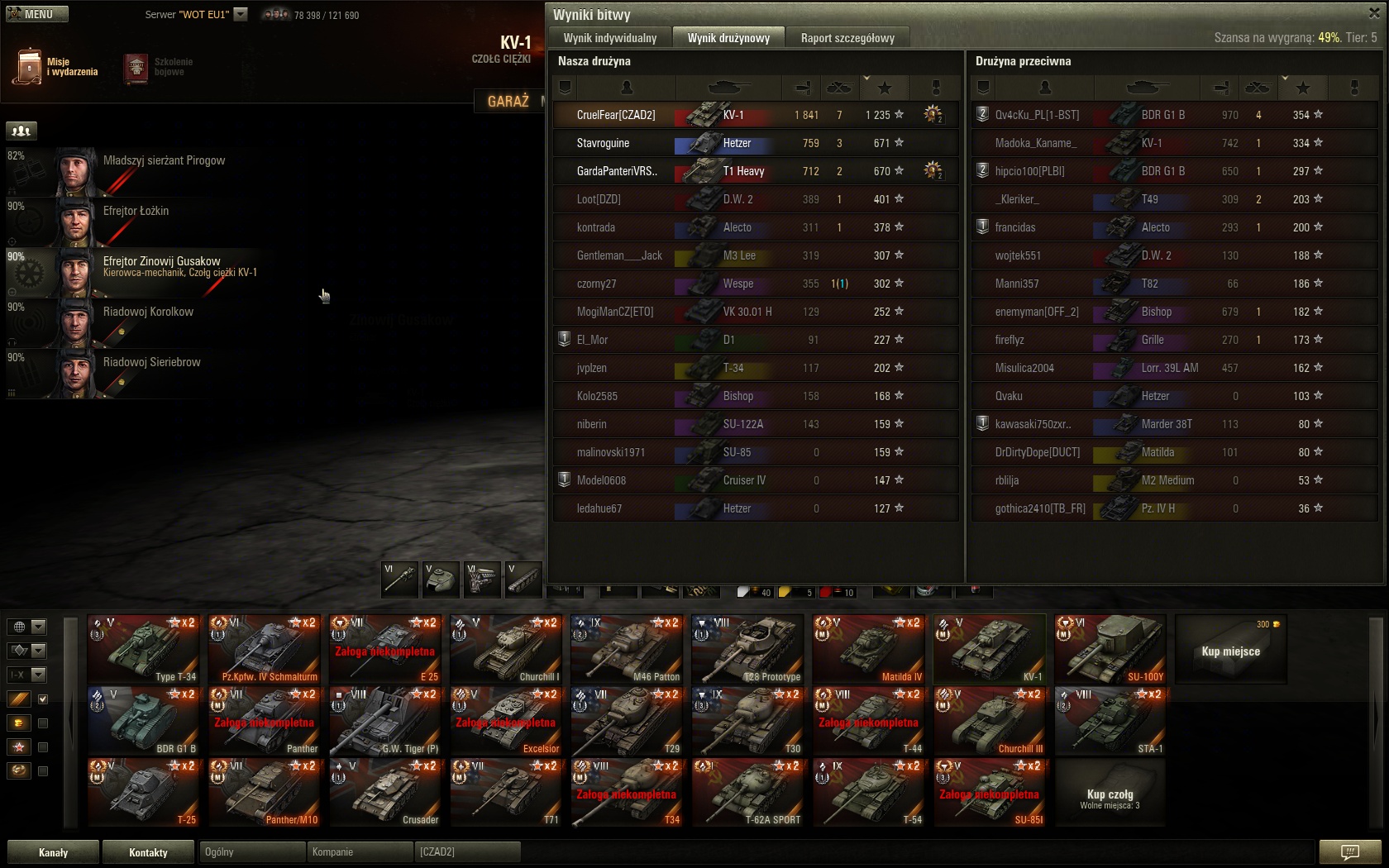Expand the WOT EU1 server dropdown
Viewport: 1389px width, 868px height.
pyautogui.click(x=241, y=14)
